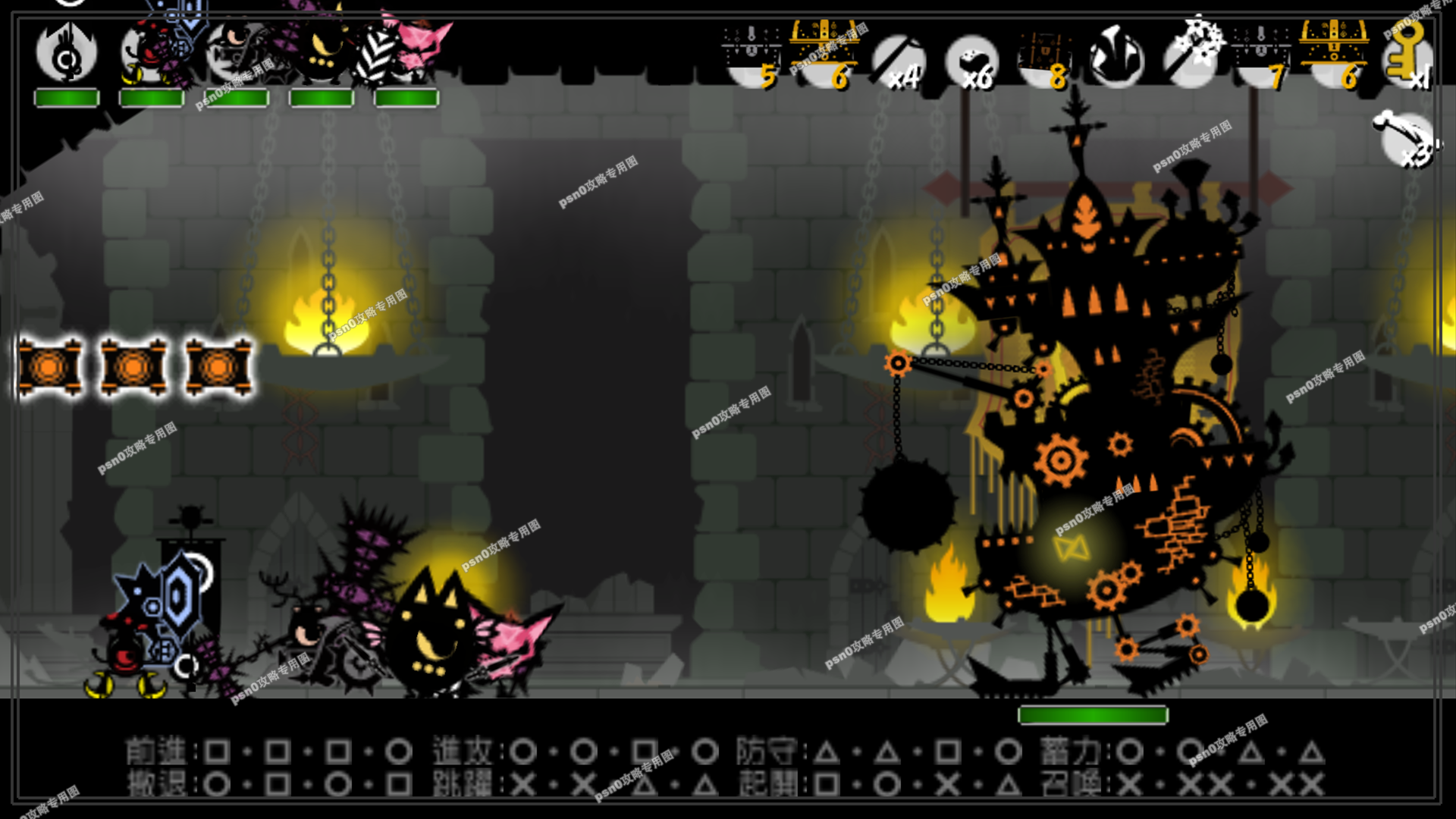This screenshot has width=1456, height=819.
Task: Select the golden key item icon
Action: (1407, 57)
